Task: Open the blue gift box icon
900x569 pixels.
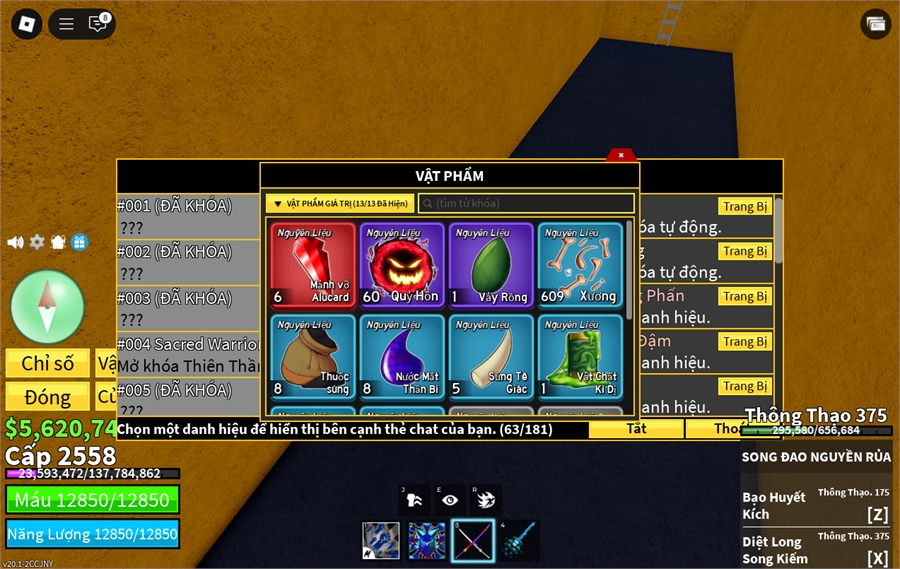Action: (x=79, y=242)
